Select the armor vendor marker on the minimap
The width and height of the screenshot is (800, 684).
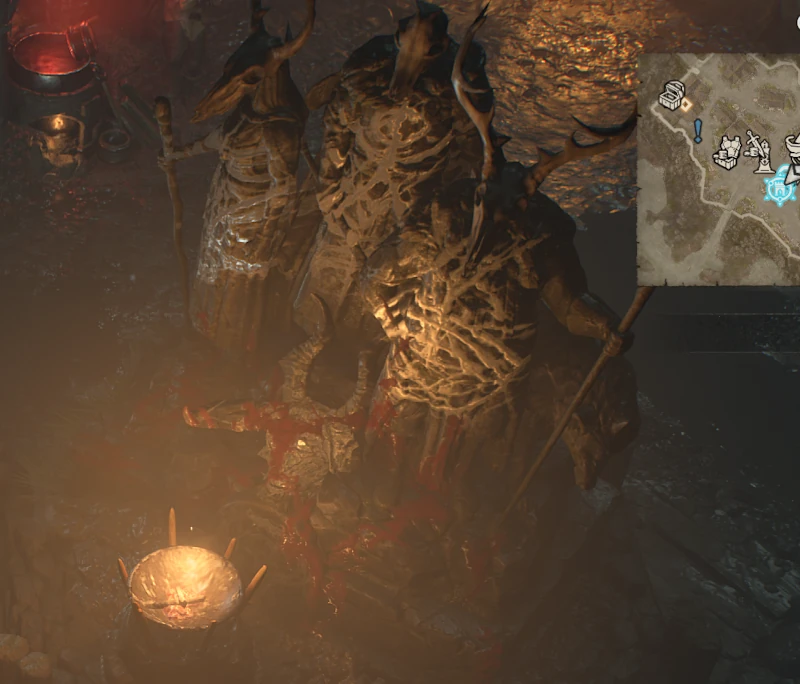coord(729,150)
